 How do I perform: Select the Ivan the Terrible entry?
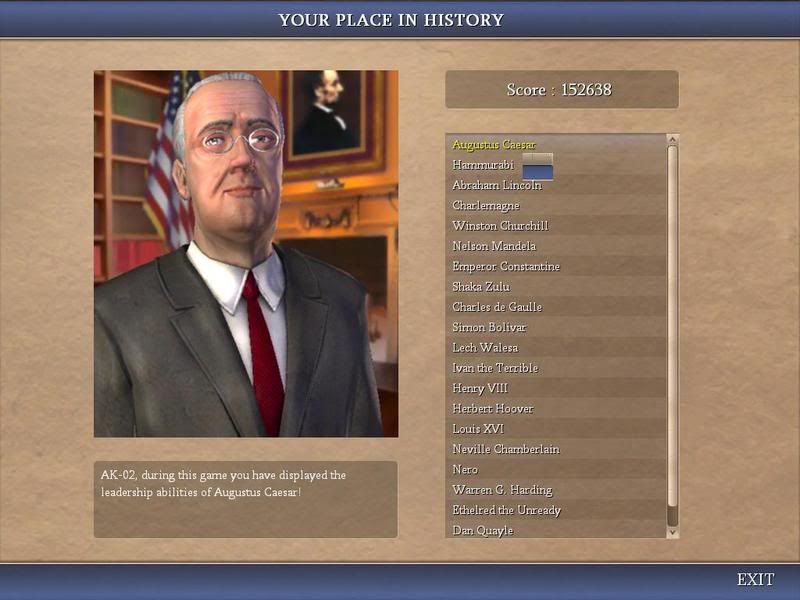[x=495, y=368]
